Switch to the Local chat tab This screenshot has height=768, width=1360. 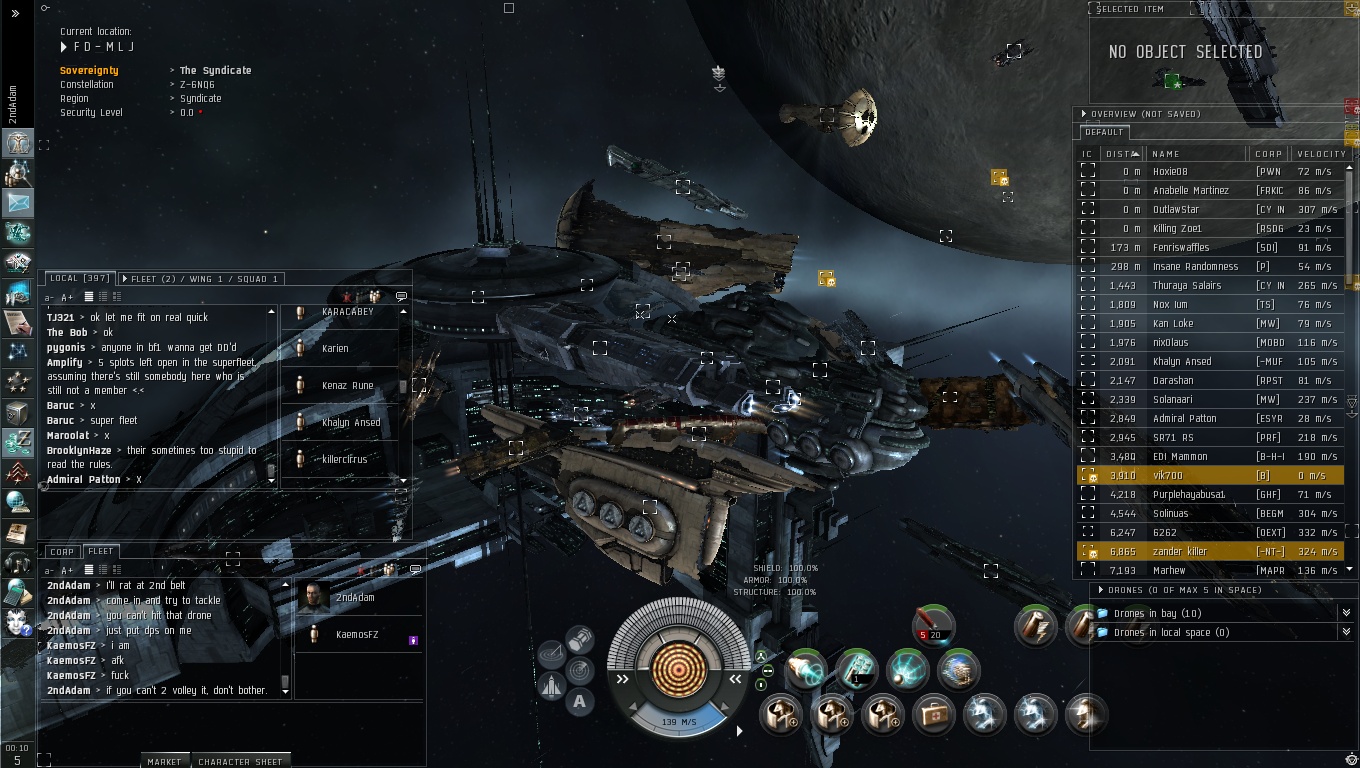point(78,279)
